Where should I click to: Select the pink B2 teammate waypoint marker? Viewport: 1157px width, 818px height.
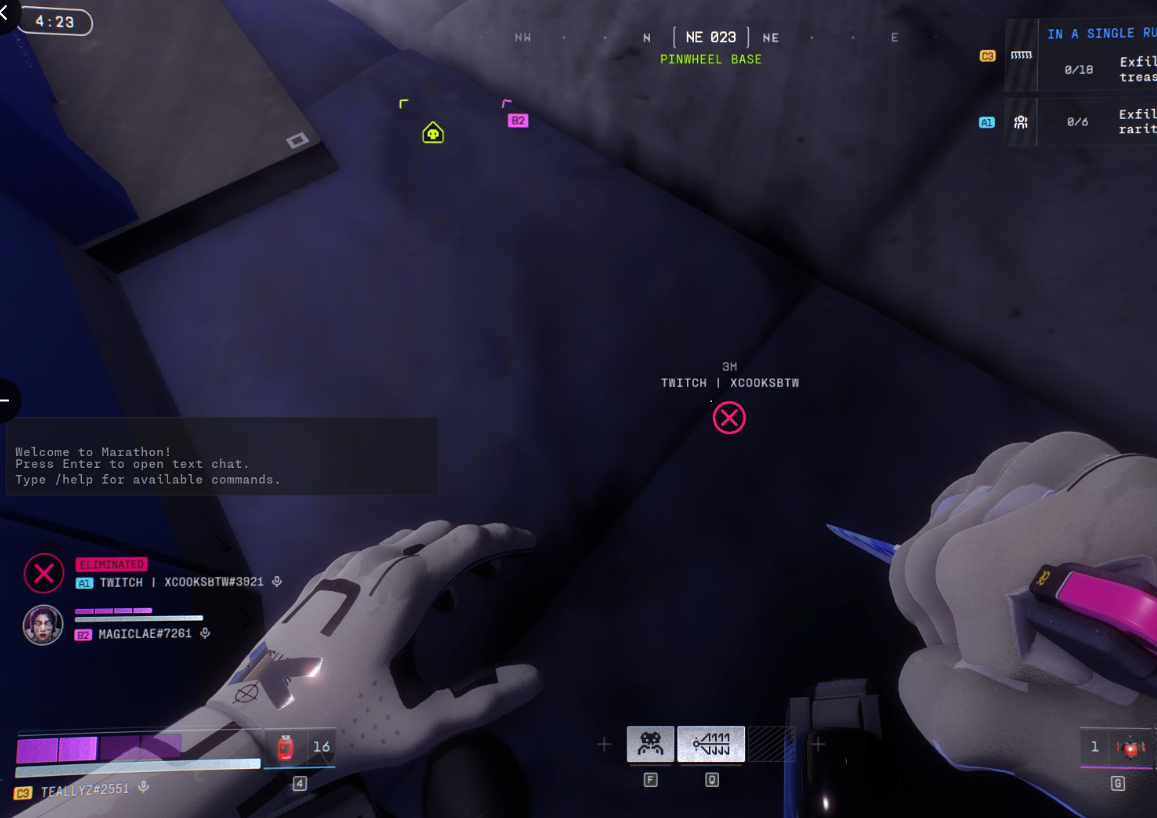517,120
